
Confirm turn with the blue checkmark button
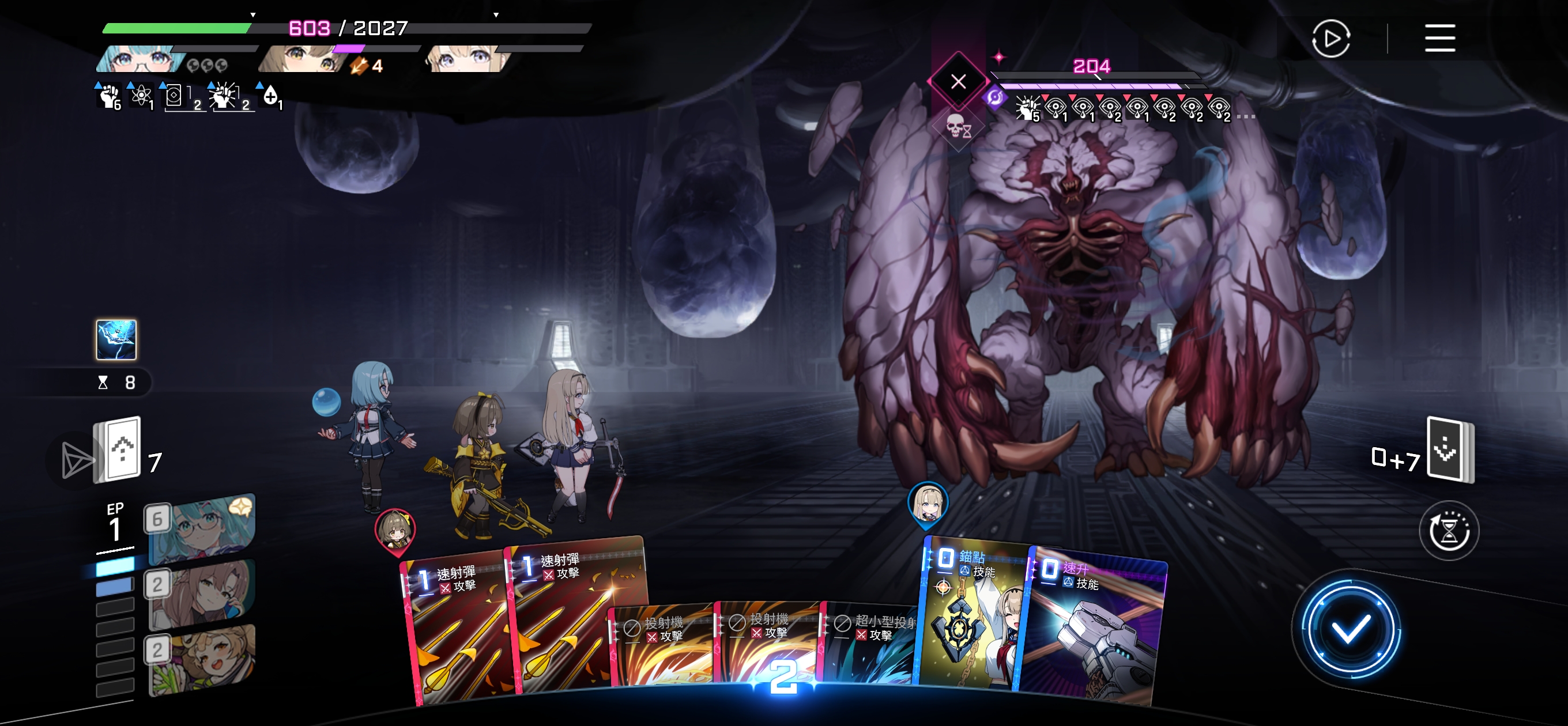point(1350,629)
